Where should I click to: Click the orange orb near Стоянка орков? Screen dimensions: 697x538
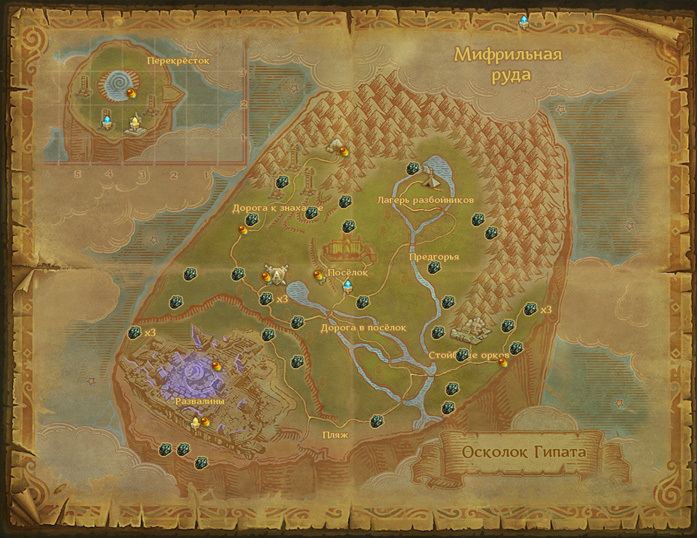point(503,363)
